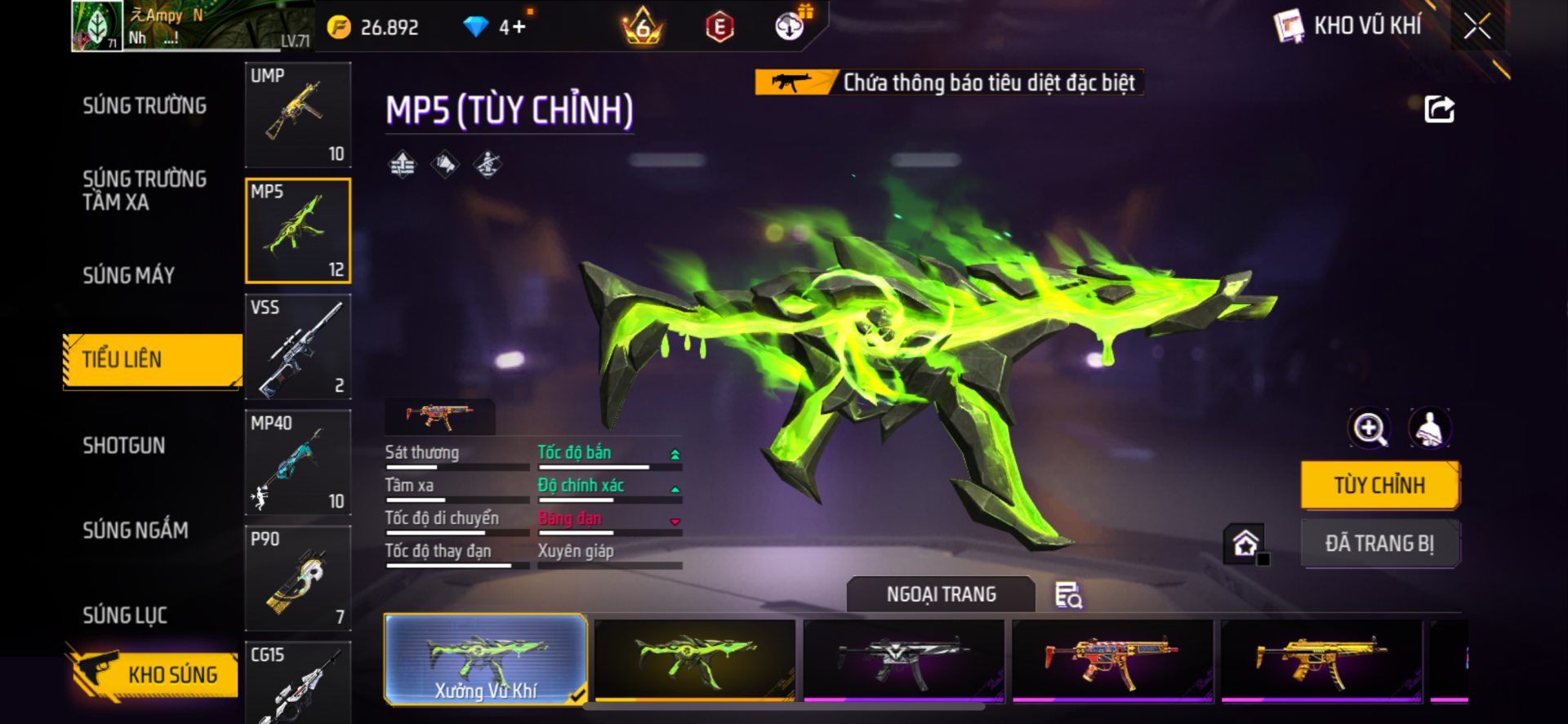Switch to SÚNG TRƯỜNG TẦM XA category

click(x=145, y=190)
